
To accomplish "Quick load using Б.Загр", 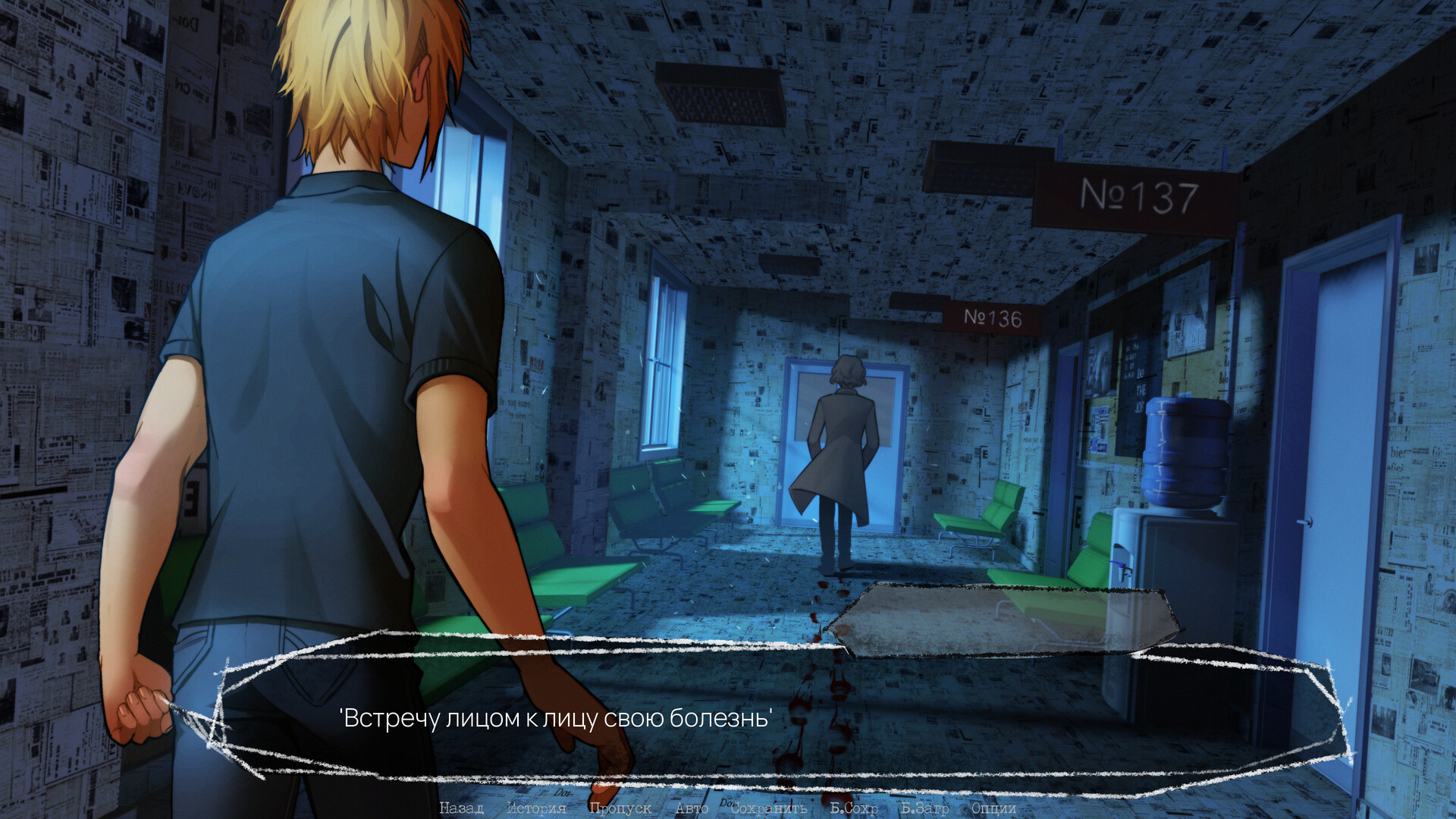I will 924,808.
